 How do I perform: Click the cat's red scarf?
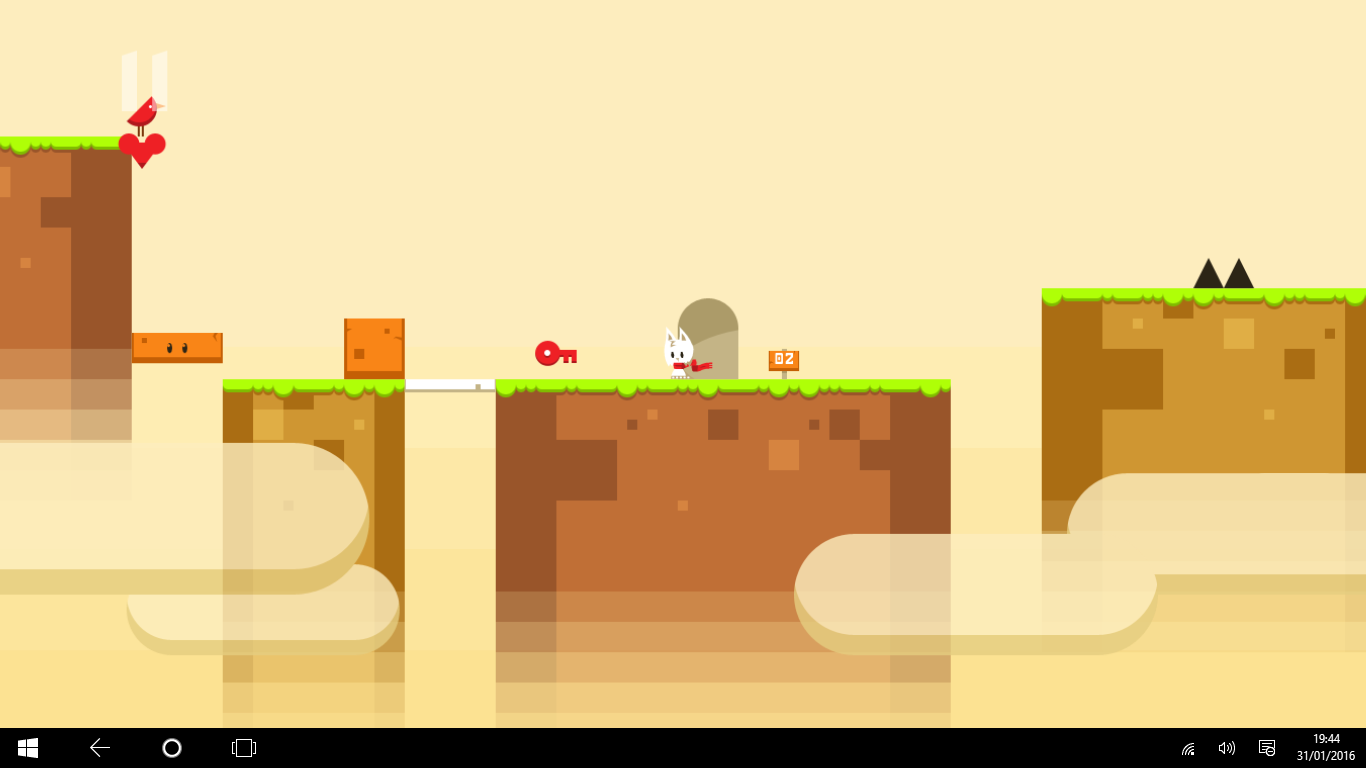695,368
